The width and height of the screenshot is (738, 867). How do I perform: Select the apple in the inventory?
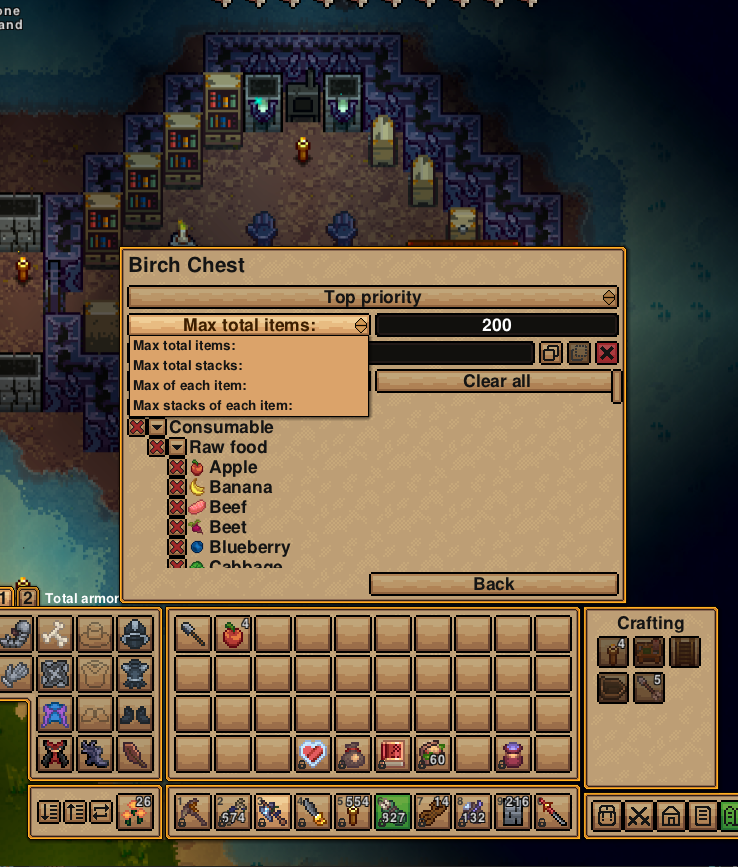pyautogui.click(x=233, y=633)
